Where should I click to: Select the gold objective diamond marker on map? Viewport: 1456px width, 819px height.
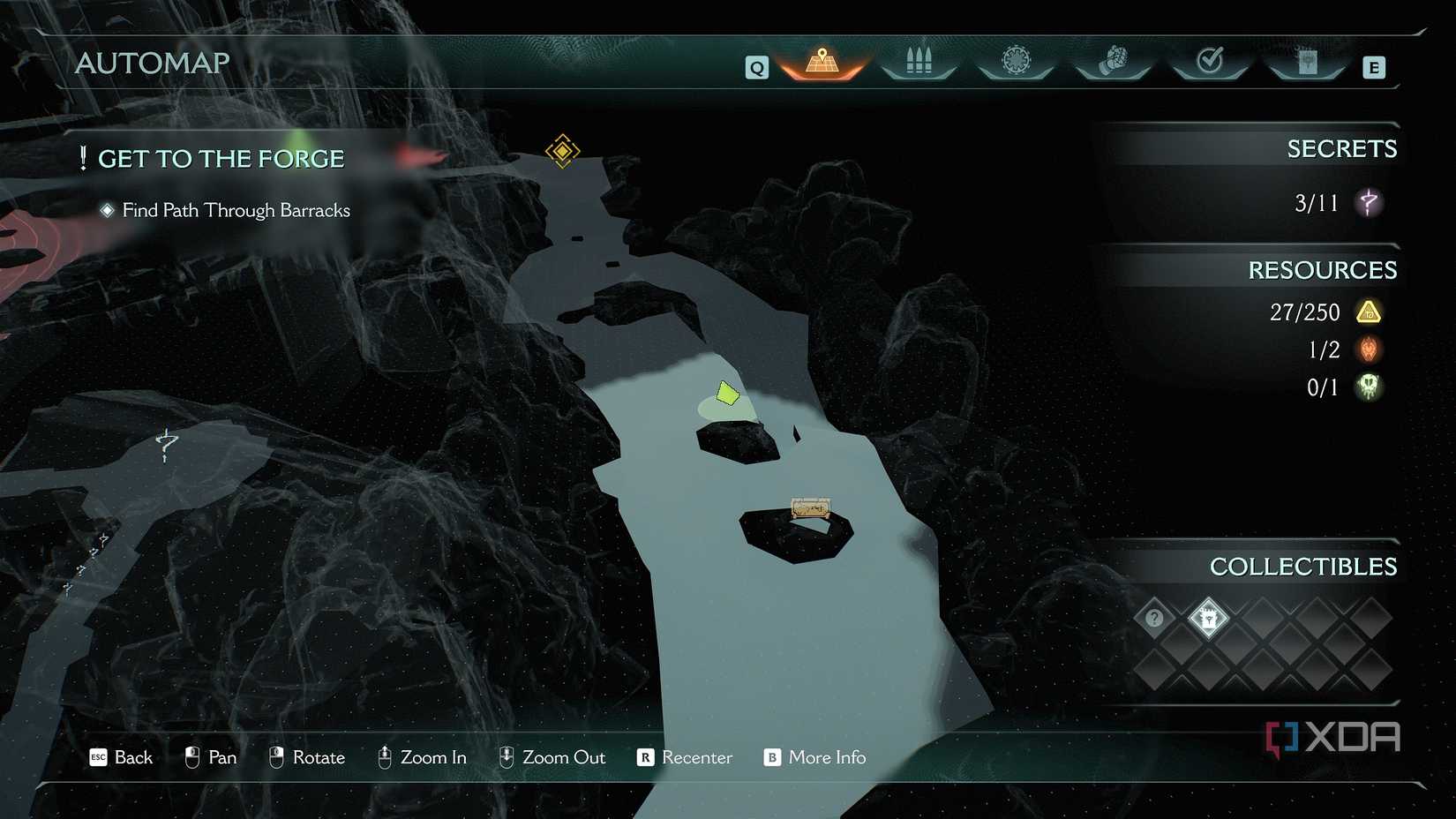(x=562, y=151)
